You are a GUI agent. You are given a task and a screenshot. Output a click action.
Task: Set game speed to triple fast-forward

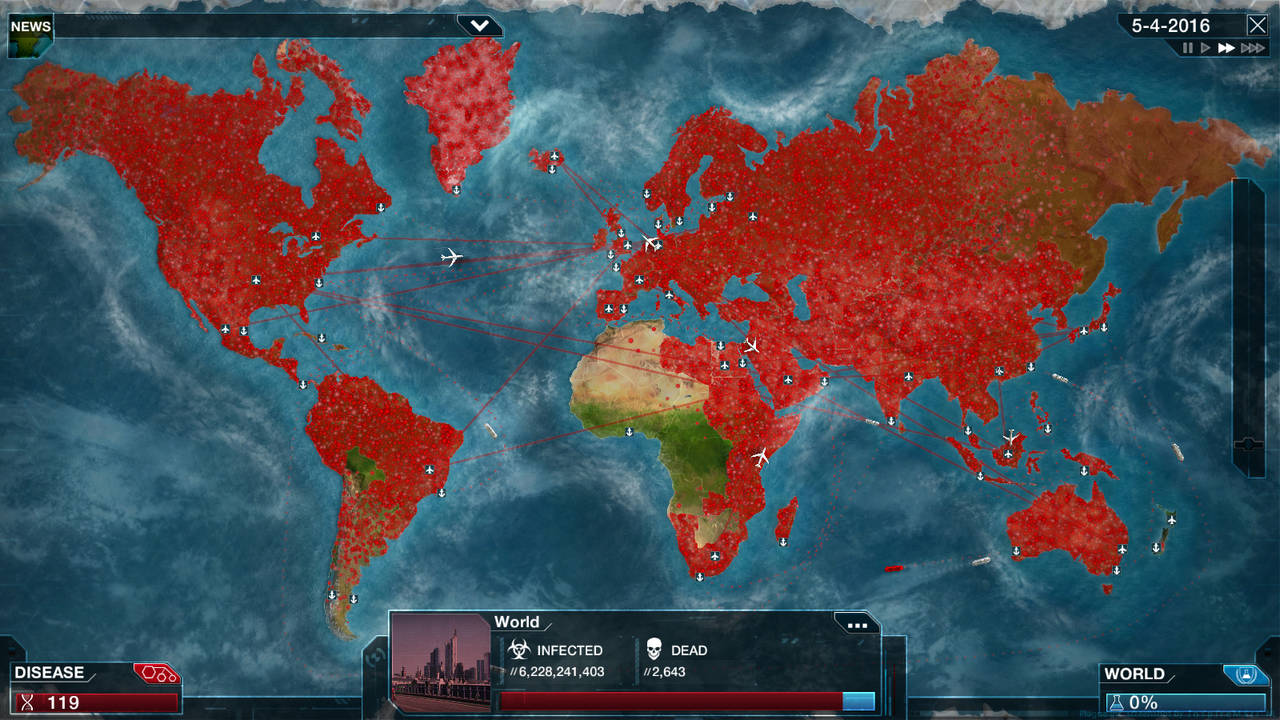tap(1252, 48)
